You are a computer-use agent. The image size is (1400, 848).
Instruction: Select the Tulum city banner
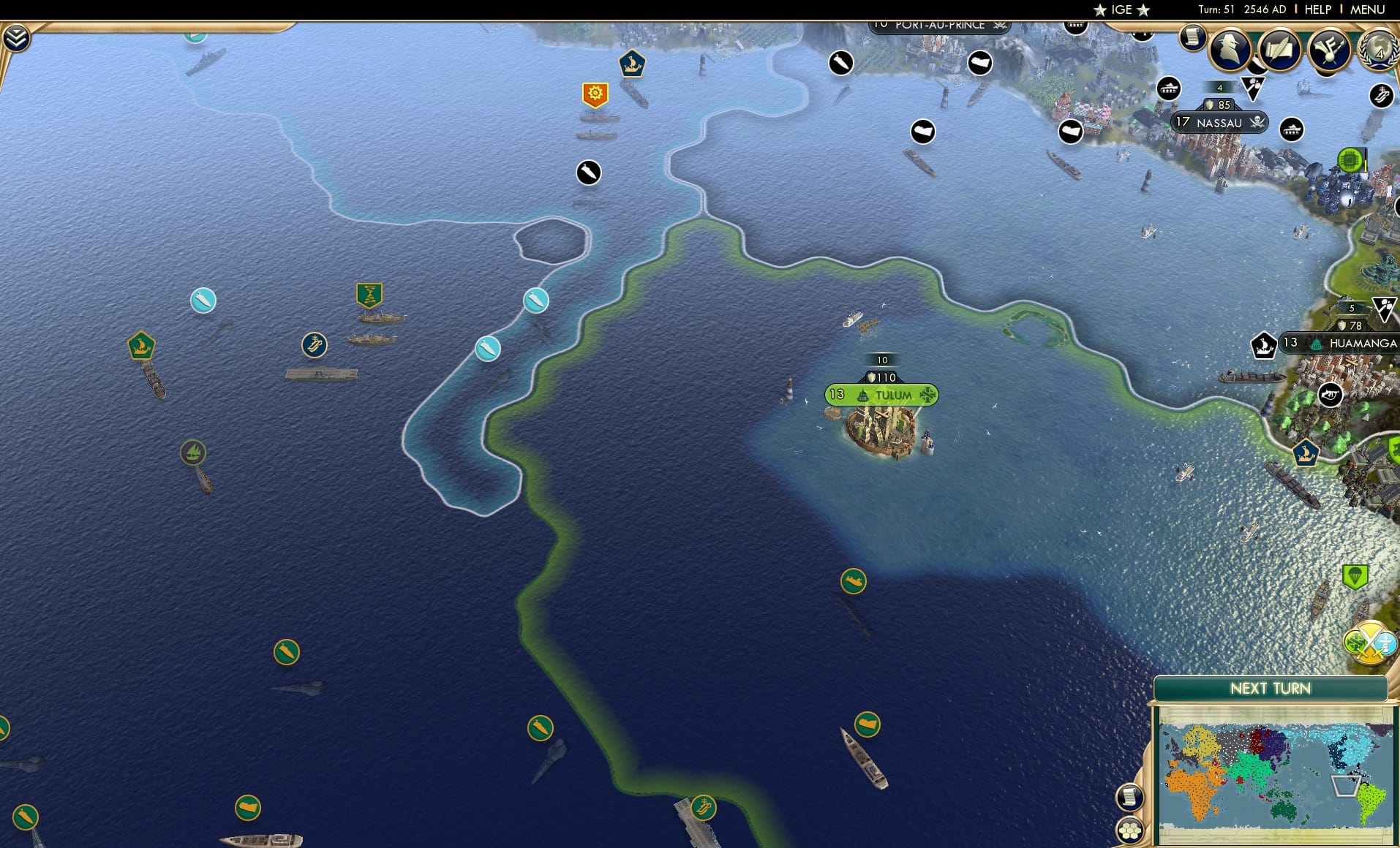point(880,395)
